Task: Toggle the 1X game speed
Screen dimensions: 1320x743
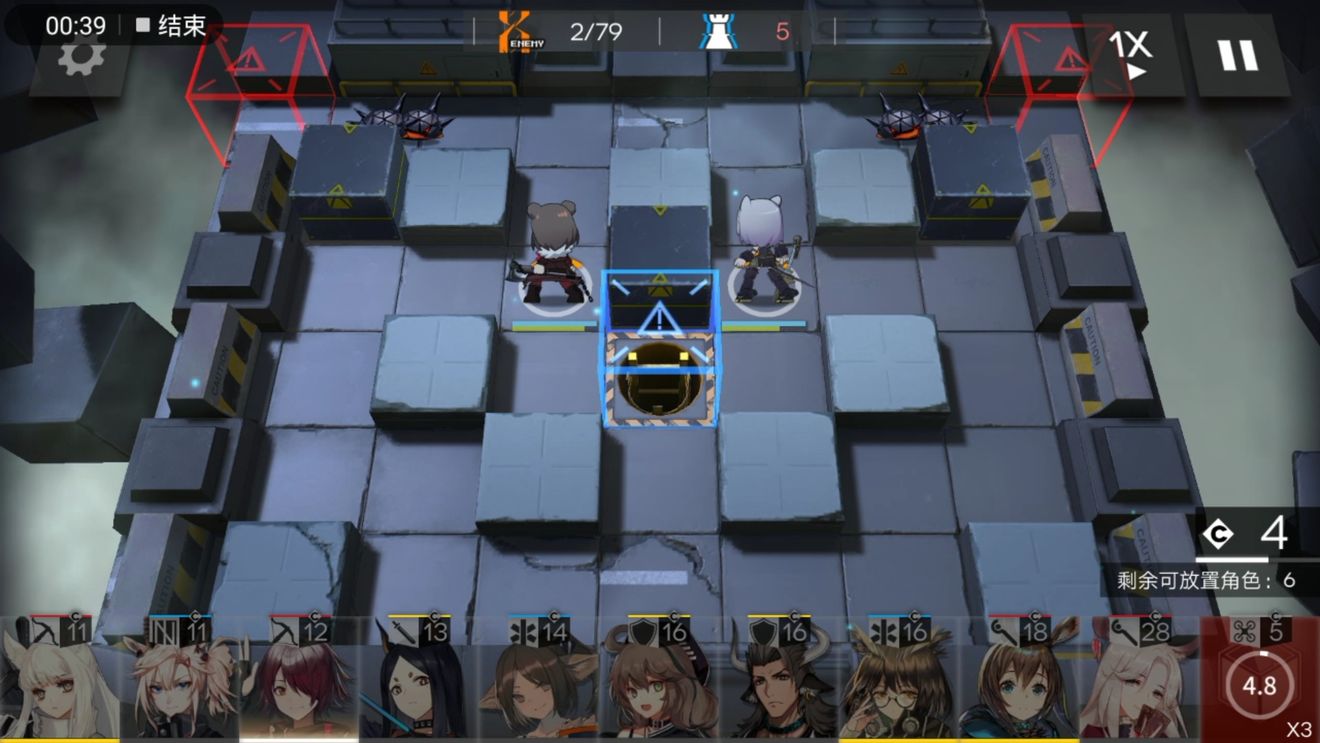Action: 1130,52
